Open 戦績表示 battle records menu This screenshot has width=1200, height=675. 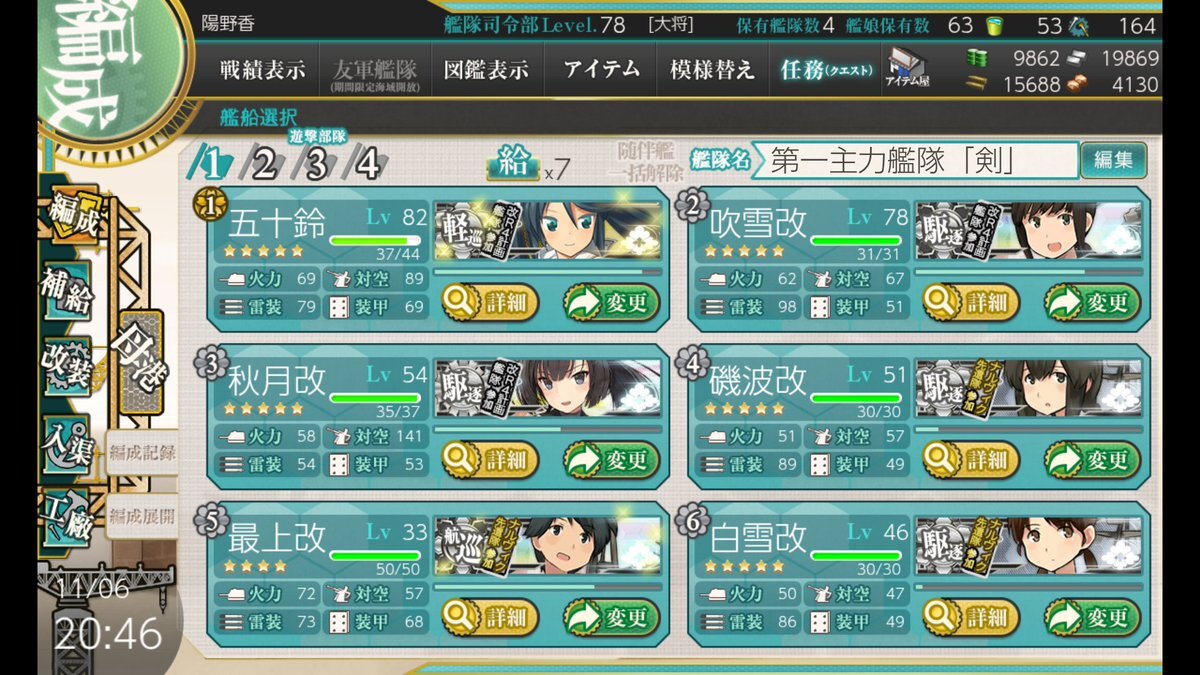tap(263, 70)
